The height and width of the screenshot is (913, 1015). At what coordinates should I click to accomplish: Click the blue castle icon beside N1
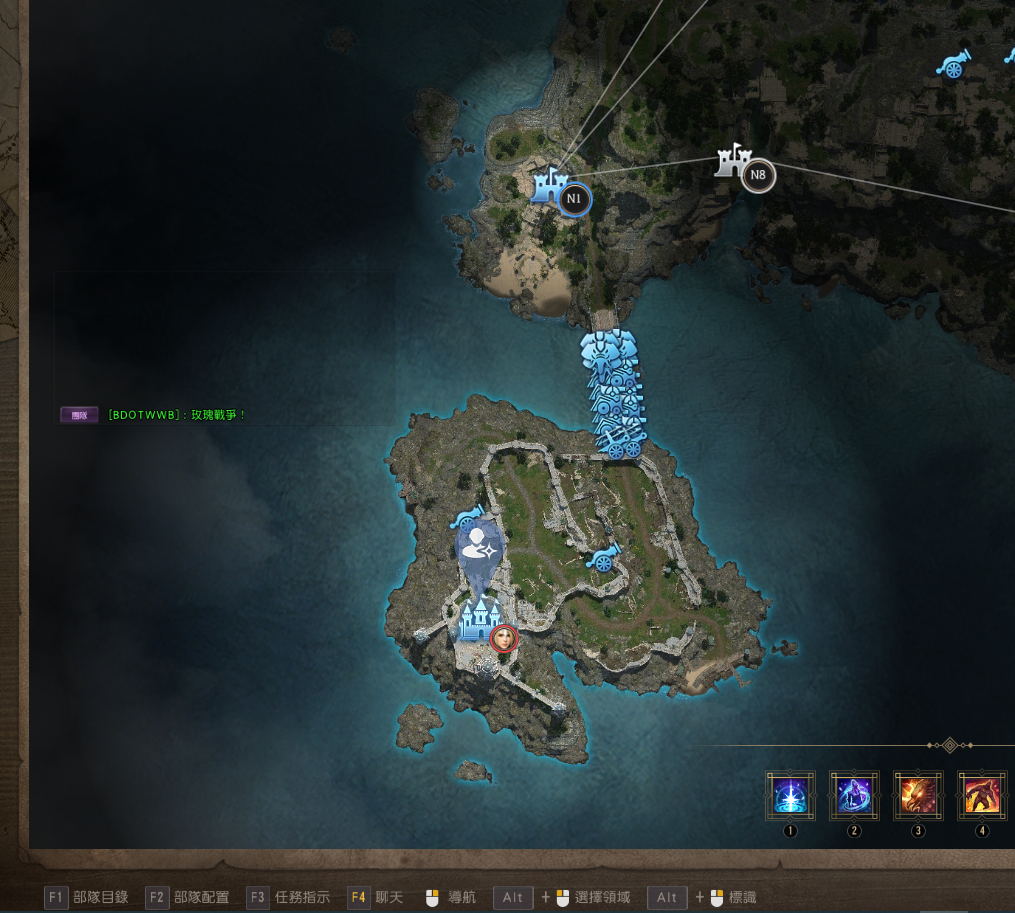coord(547,186)
